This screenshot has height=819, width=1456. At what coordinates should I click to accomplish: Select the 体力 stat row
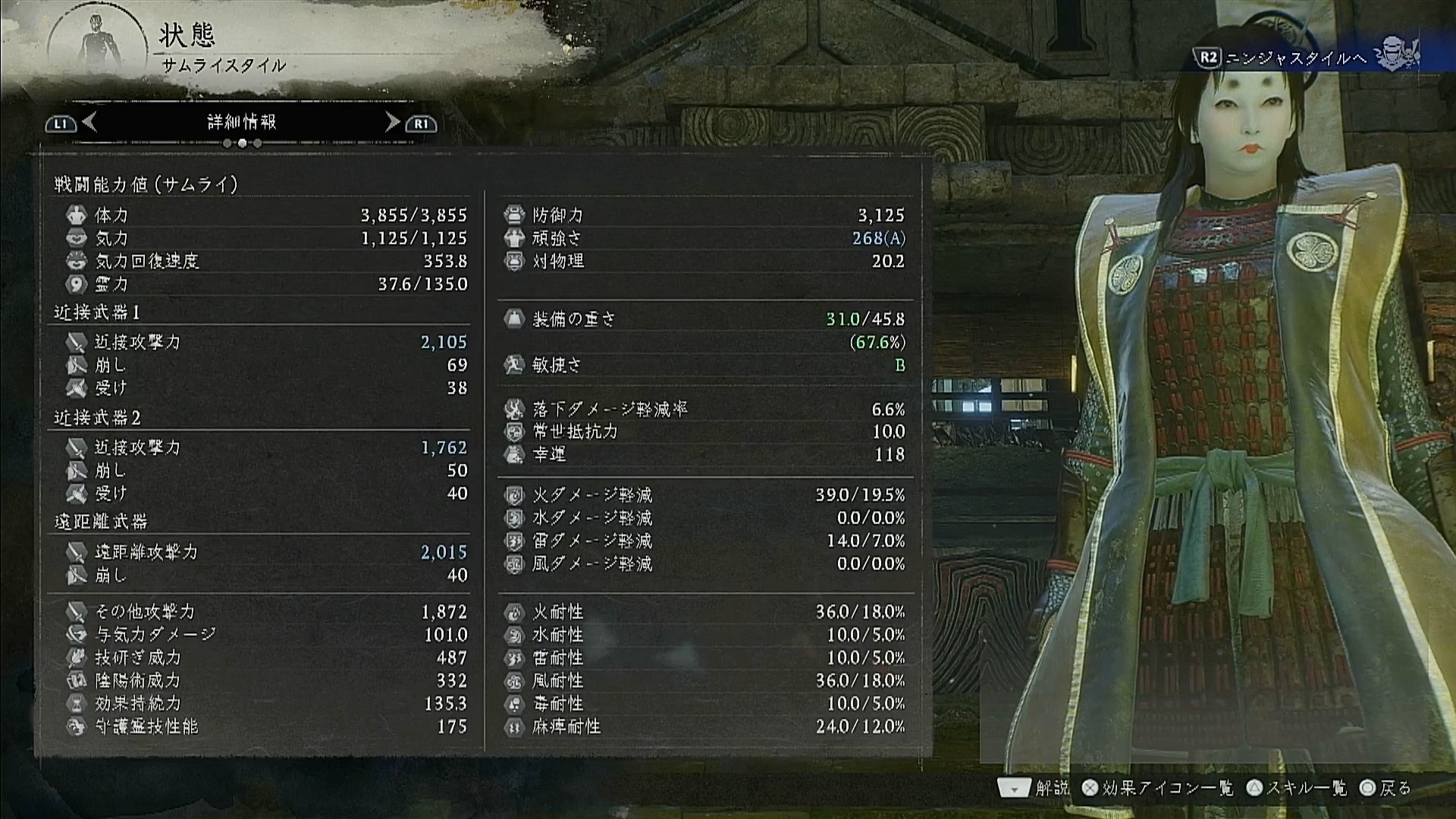point(265,215)
